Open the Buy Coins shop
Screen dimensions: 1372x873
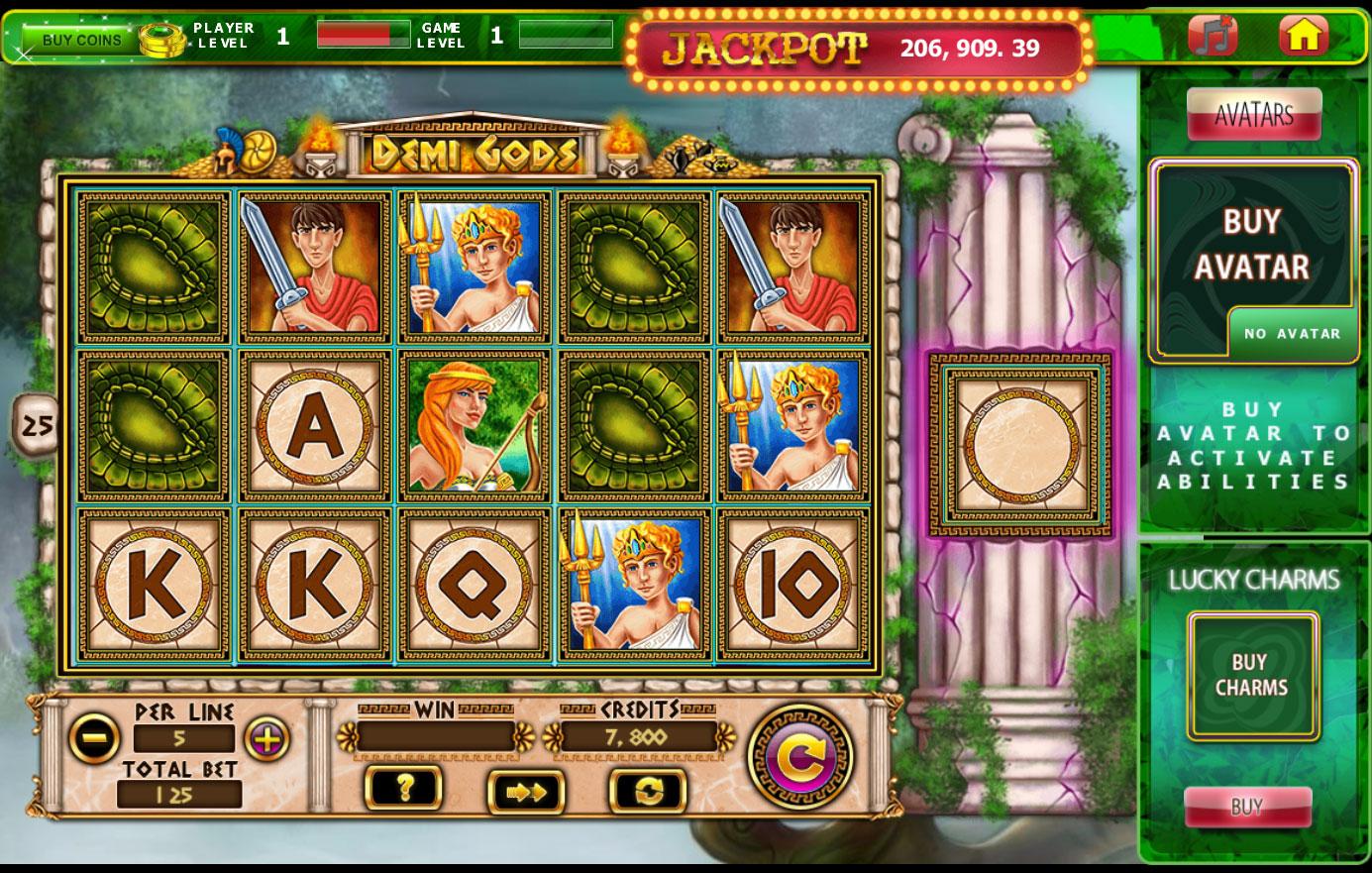[x=83, y=40]
